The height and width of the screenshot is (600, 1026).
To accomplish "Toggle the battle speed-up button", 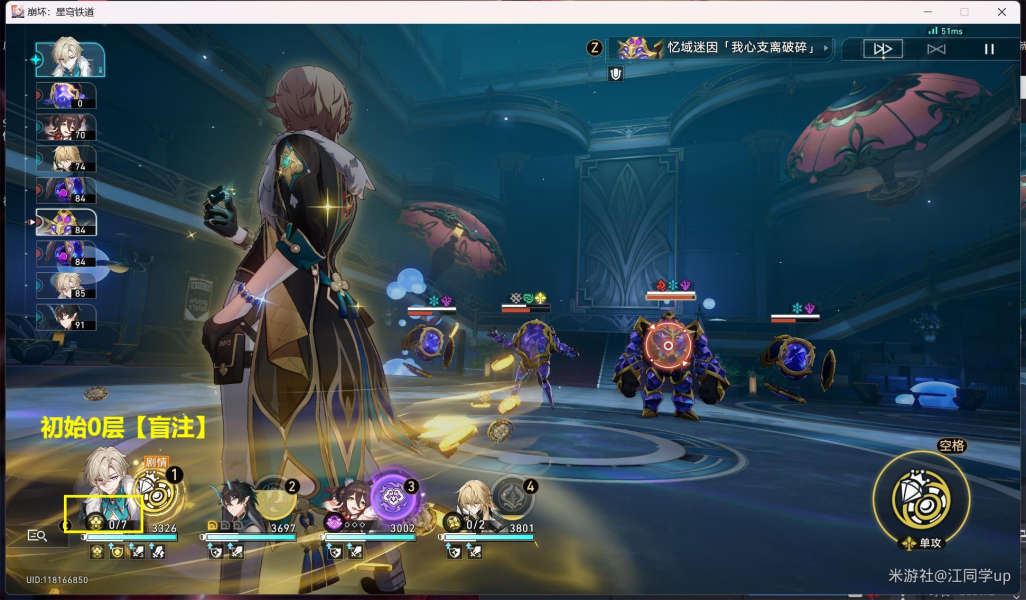I will tap(883, 49).
